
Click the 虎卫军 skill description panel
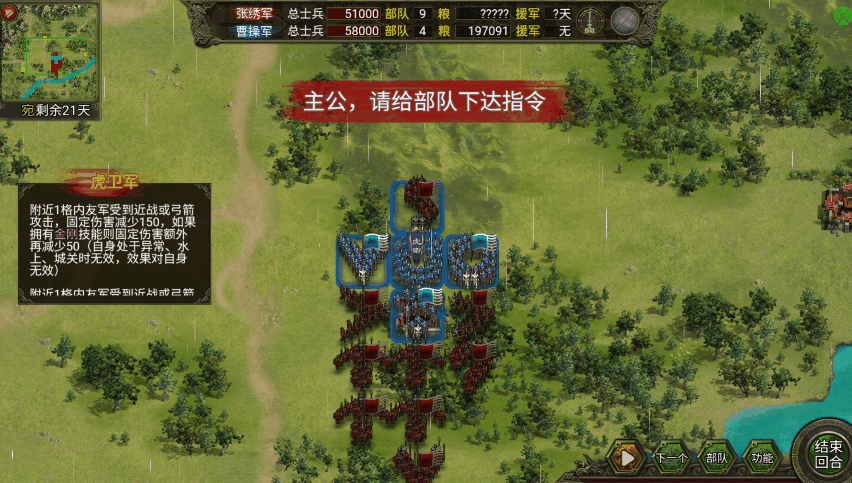[114, 242]
